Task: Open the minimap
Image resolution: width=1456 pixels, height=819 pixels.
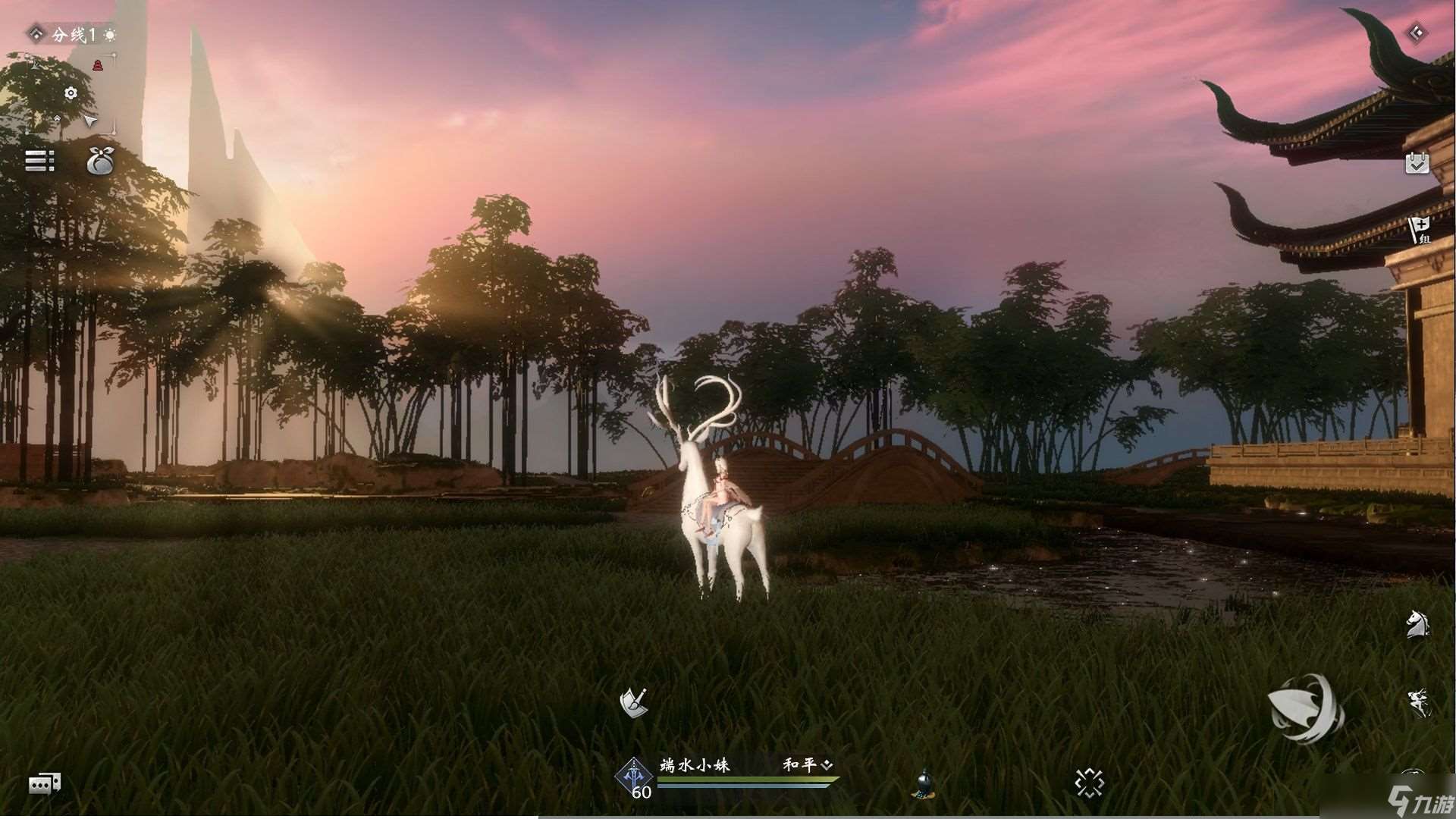Action: coord(71,94)
